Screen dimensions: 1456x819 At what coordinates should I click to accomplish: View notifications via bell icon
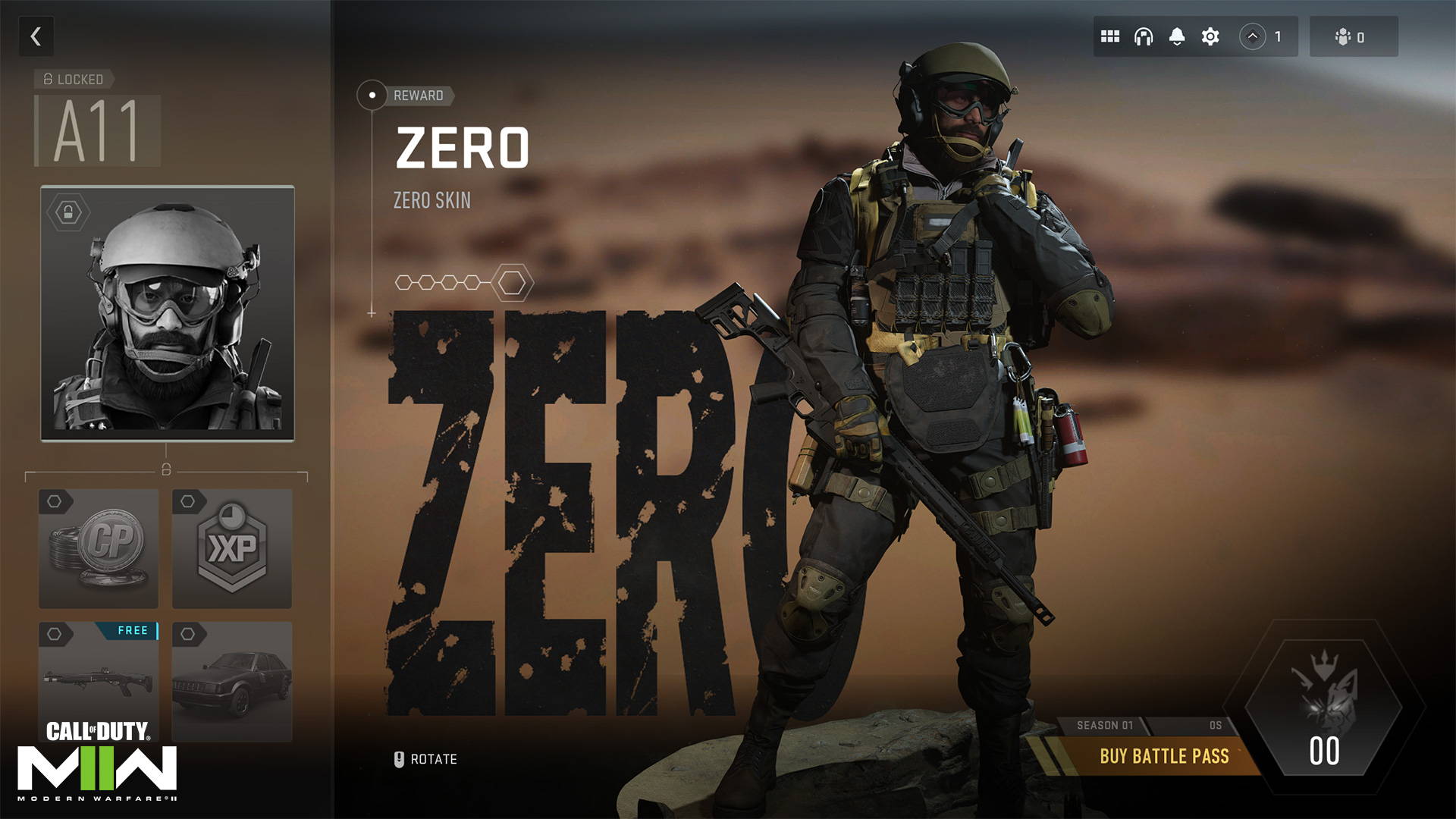[1177, 36]
